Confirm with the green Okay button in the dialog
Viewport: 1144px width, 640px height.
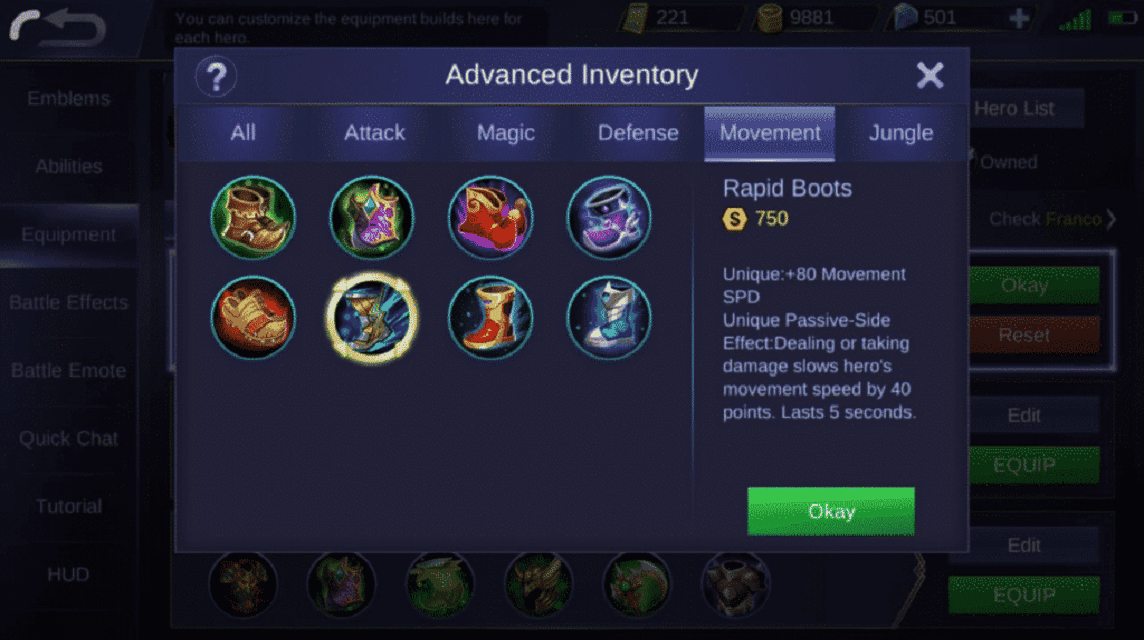click(x=830, y=511)
